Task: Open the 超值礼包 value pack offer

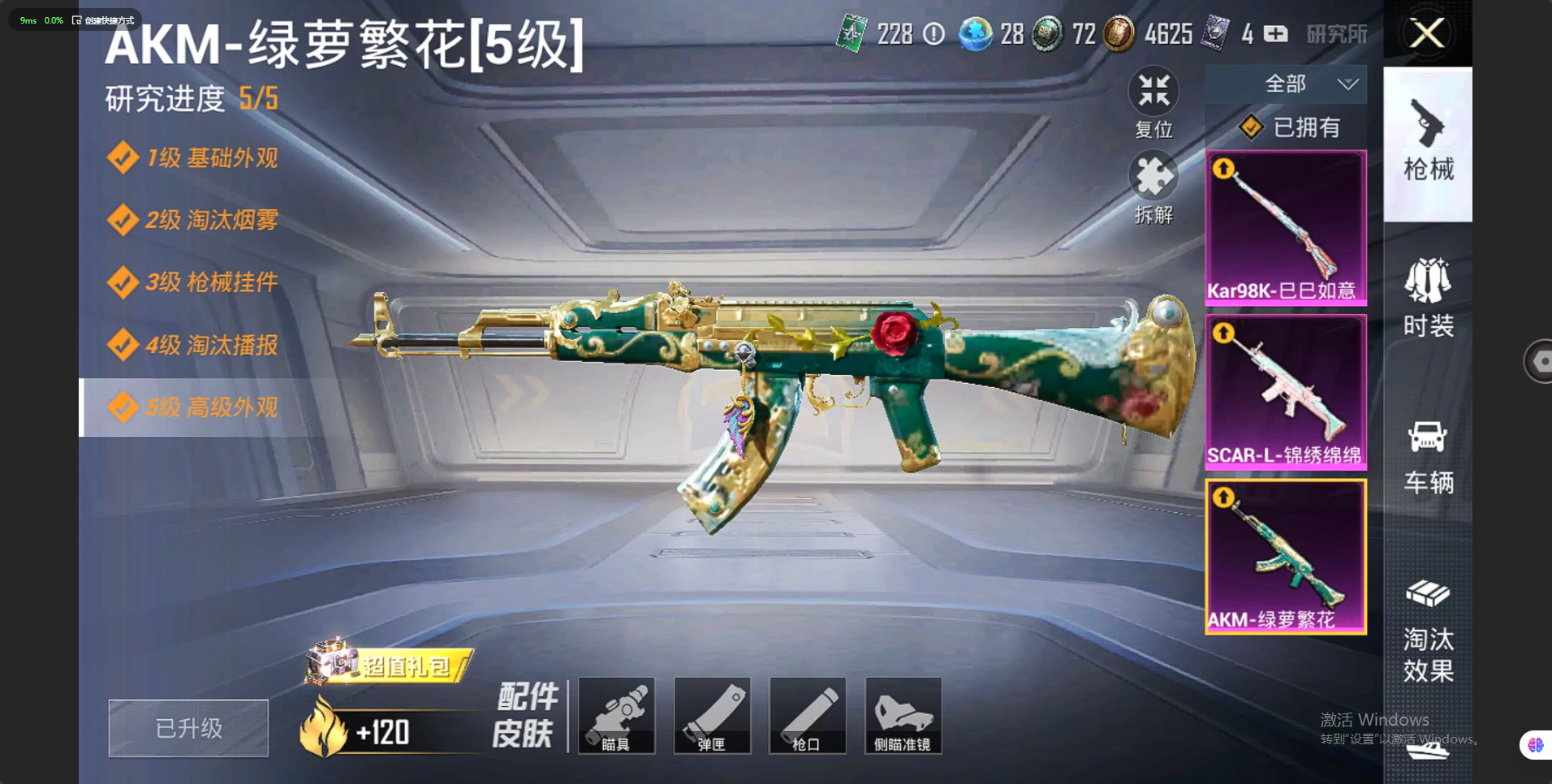Action: [390, 666]
